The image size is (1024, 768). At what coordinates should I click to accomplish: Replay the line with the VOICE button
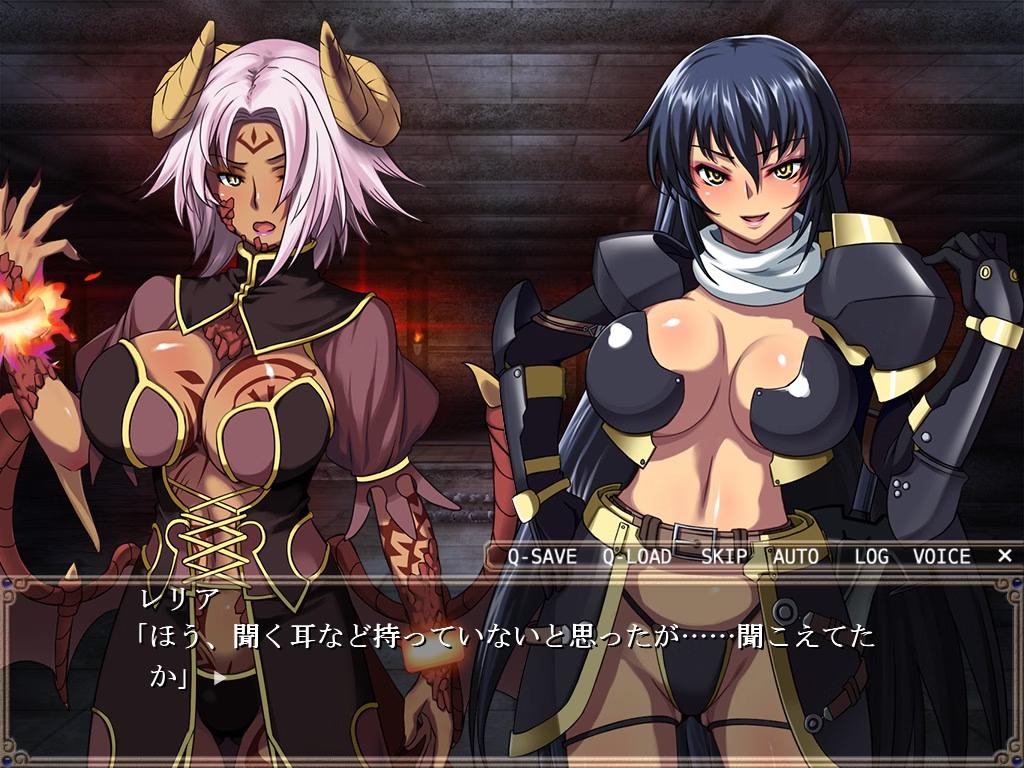(941, 557)
